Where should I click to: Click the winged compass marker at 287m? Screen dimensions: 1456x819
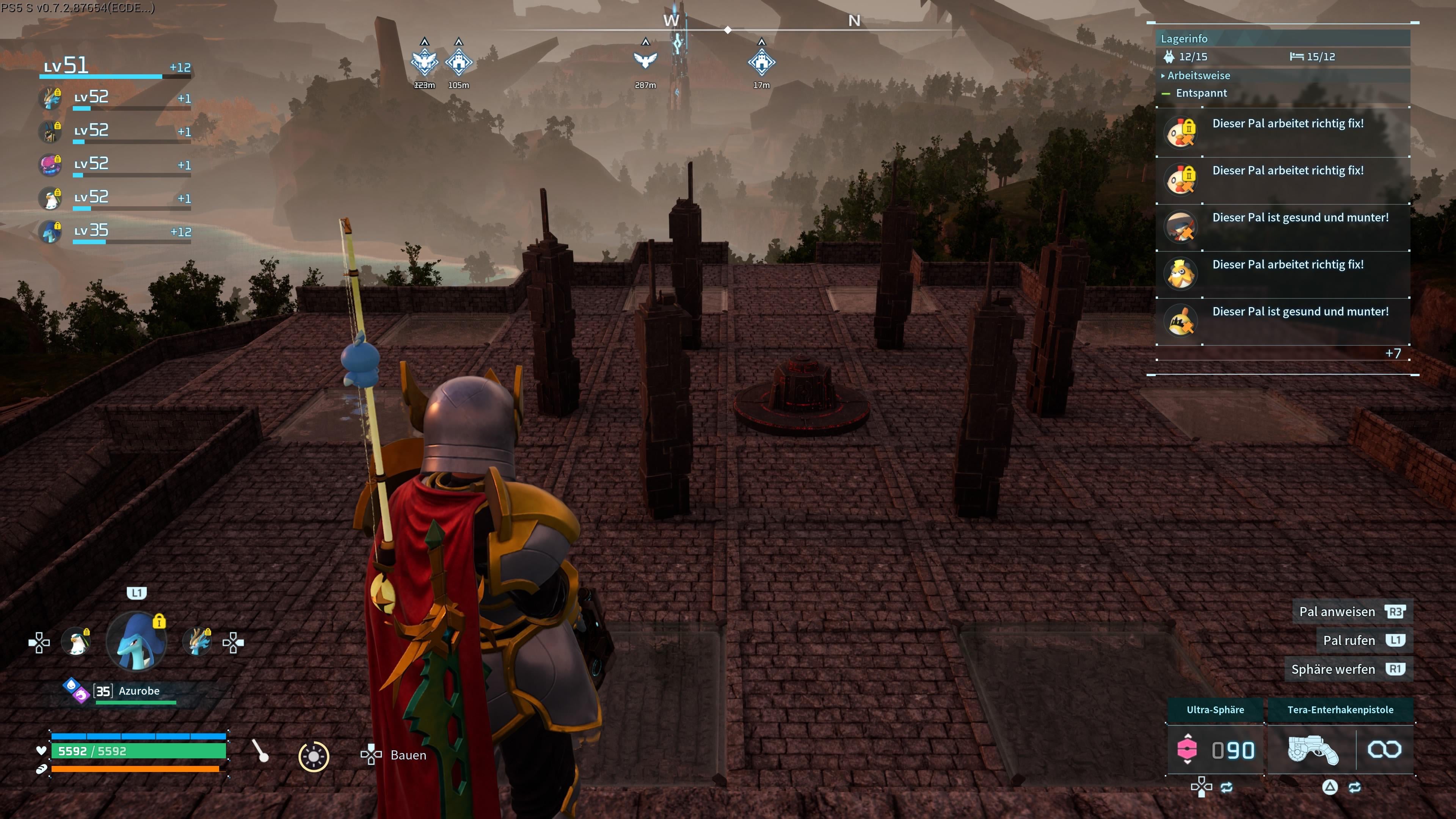coord(645,60)
